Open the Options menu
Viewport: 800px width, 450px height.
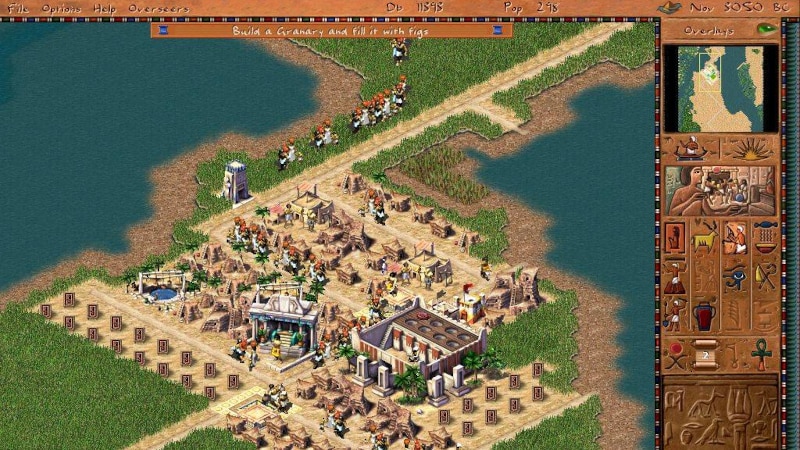(x=61, y=8)
